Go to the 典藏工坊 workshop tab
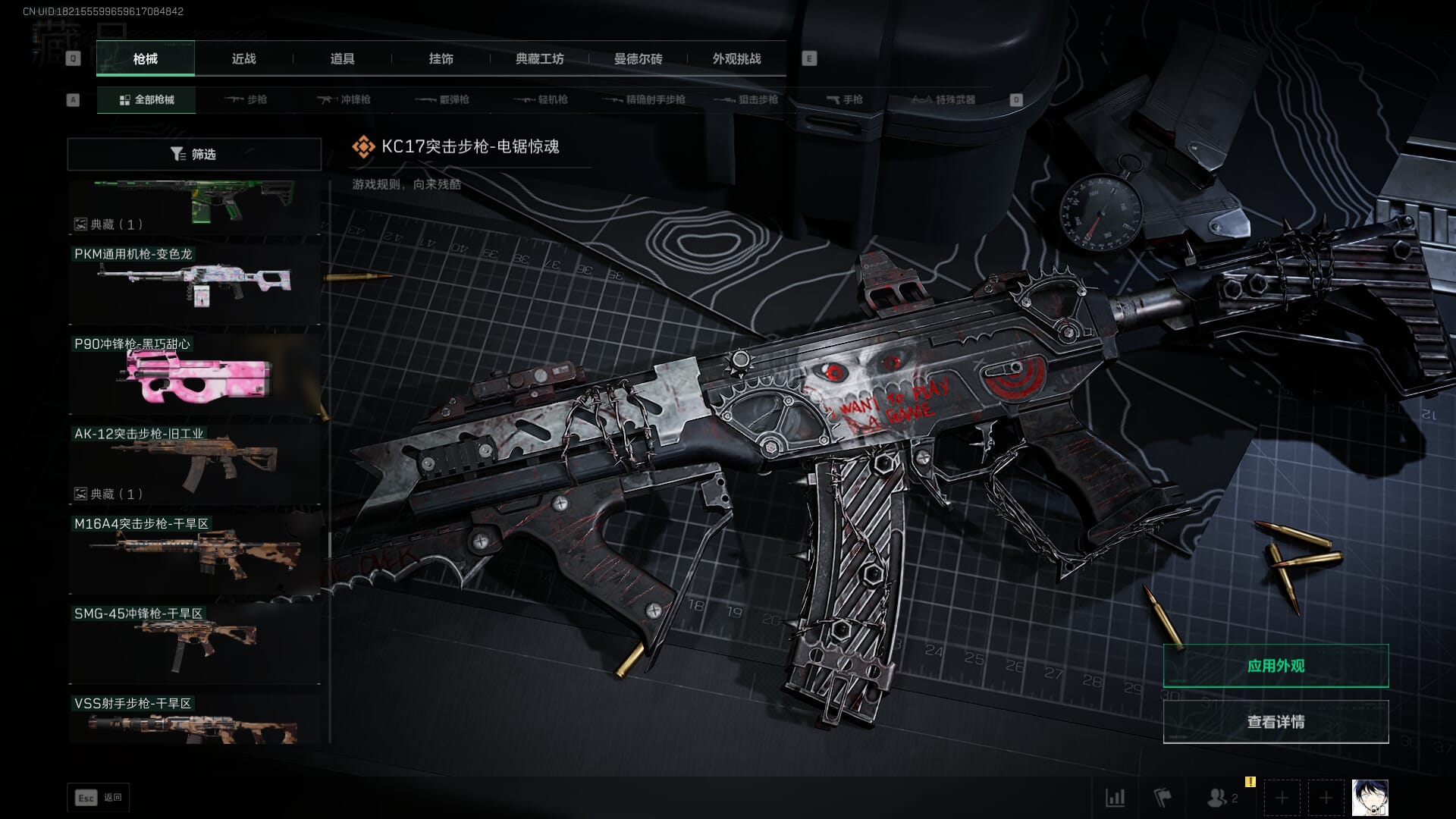Image resolution: width=1456 pixels, height=819 pixels. click(539, 58)
